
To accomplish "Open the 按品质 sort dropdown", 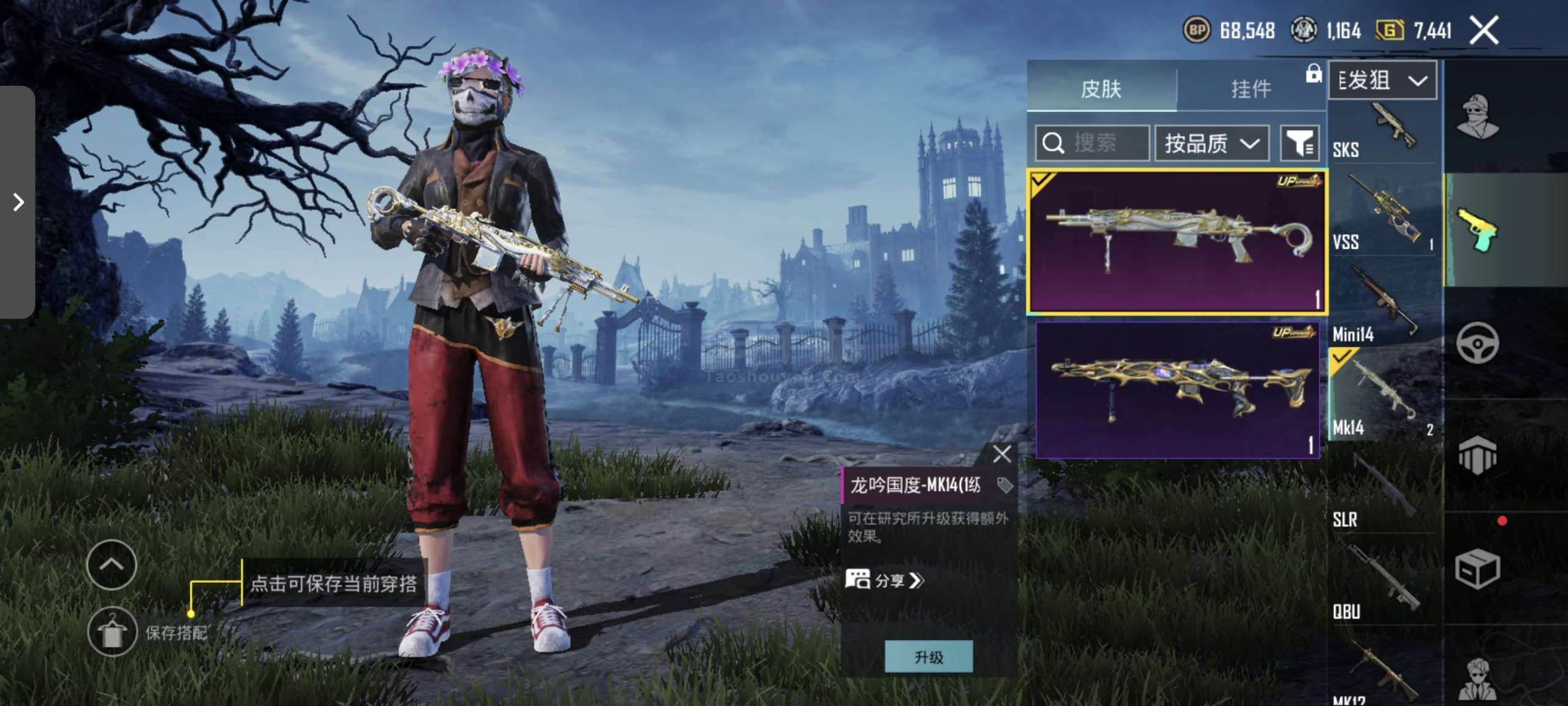I will [1212, 143].
